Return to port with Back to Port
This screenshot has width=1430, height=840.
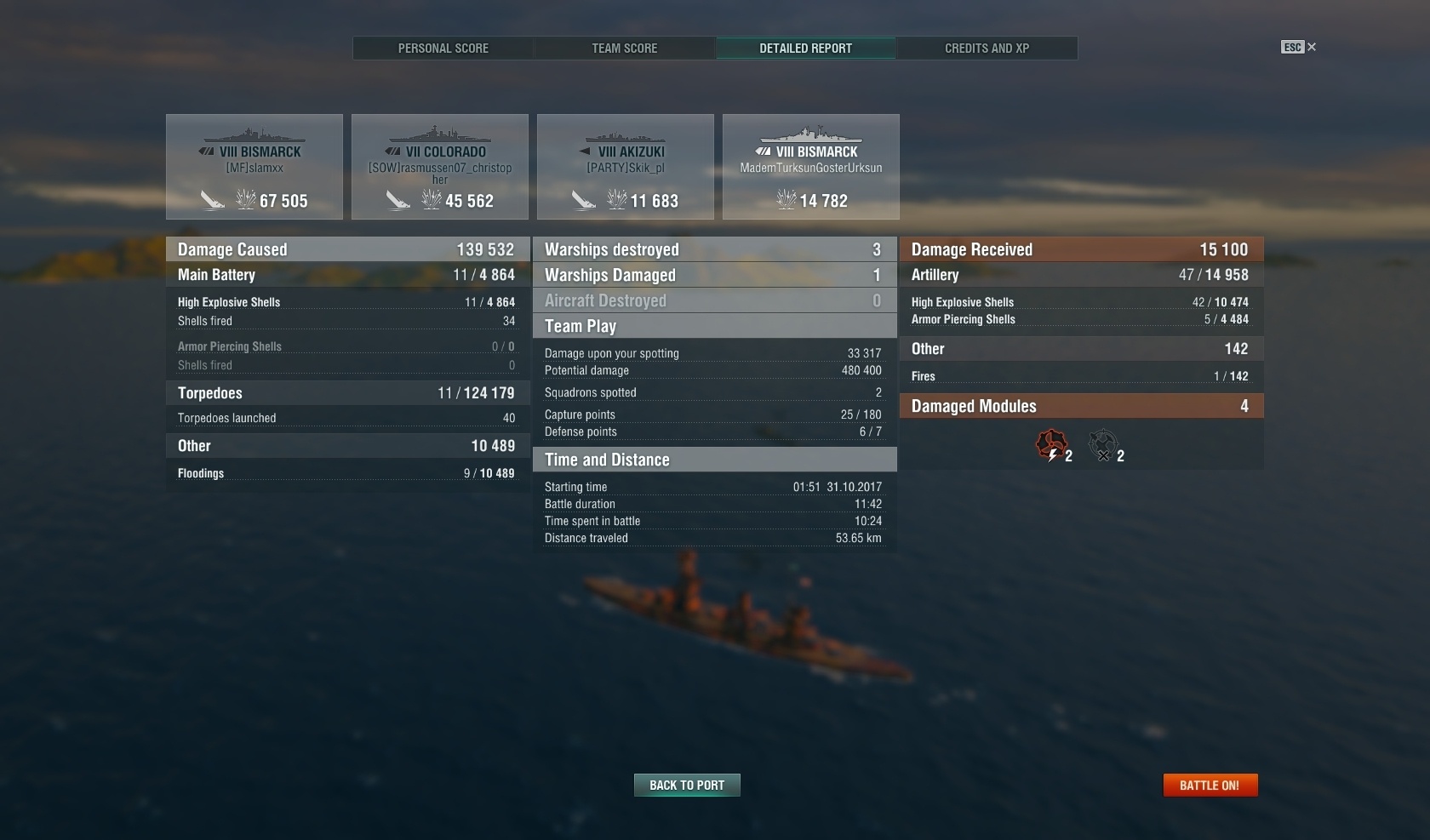point(687,786)
